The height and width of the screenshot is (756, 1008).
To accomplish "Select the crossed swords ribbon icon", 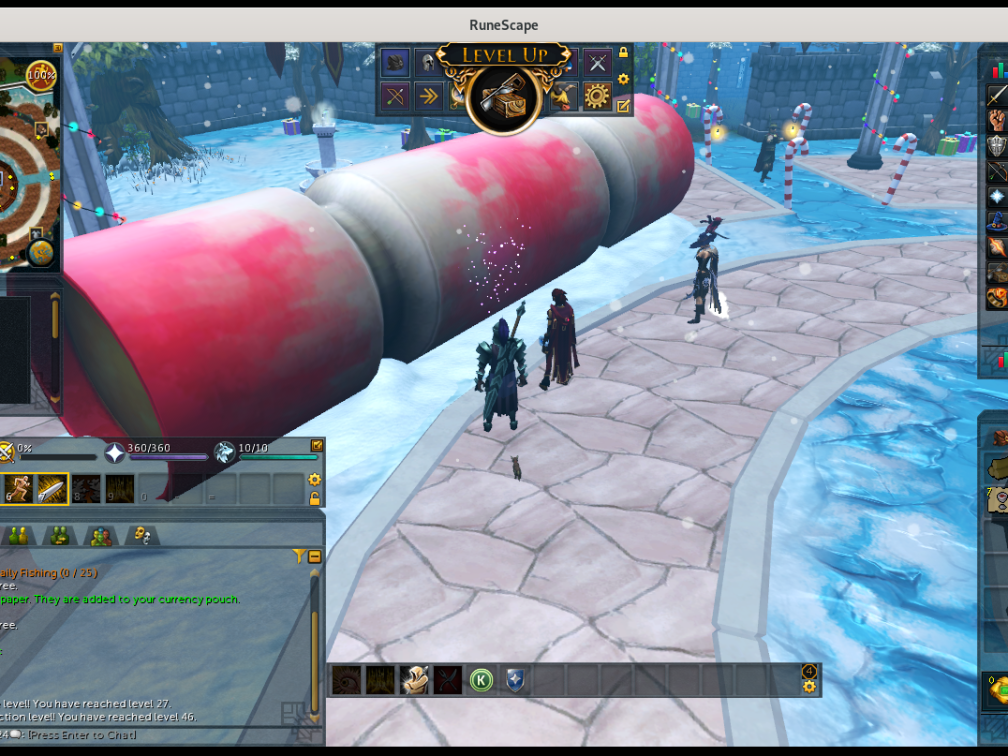I will point(597,62).
